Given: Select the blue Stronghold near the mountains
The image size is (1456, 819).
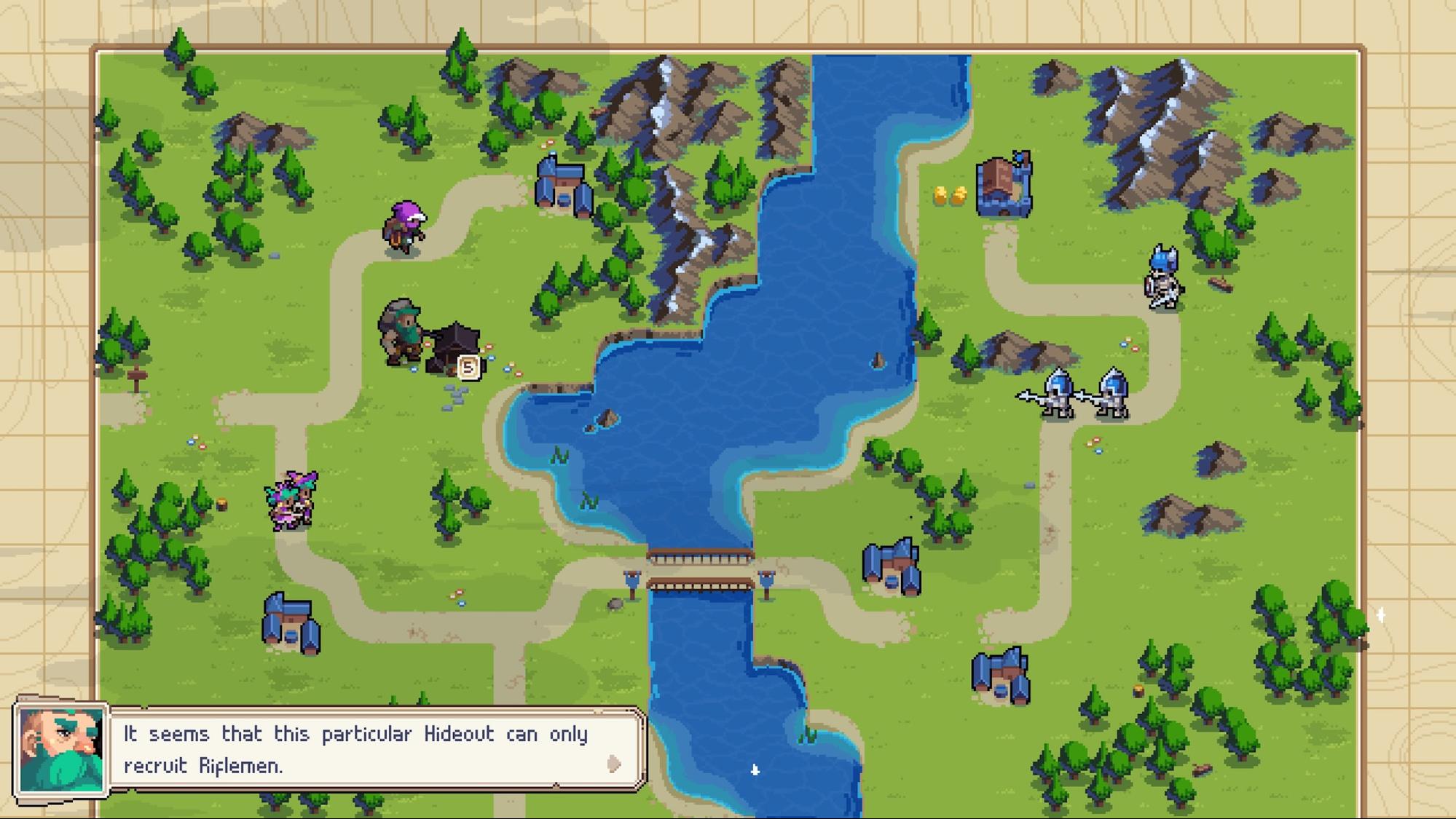Looking at the screenshot, I should click(x=1004, y=186).
